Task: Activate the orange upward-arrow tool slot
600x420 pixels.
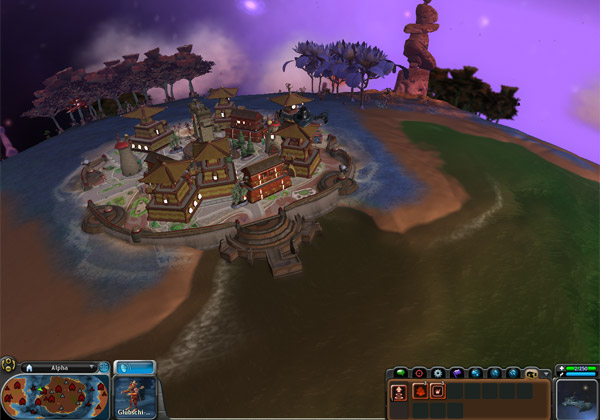Action: [x=400, y=391]
